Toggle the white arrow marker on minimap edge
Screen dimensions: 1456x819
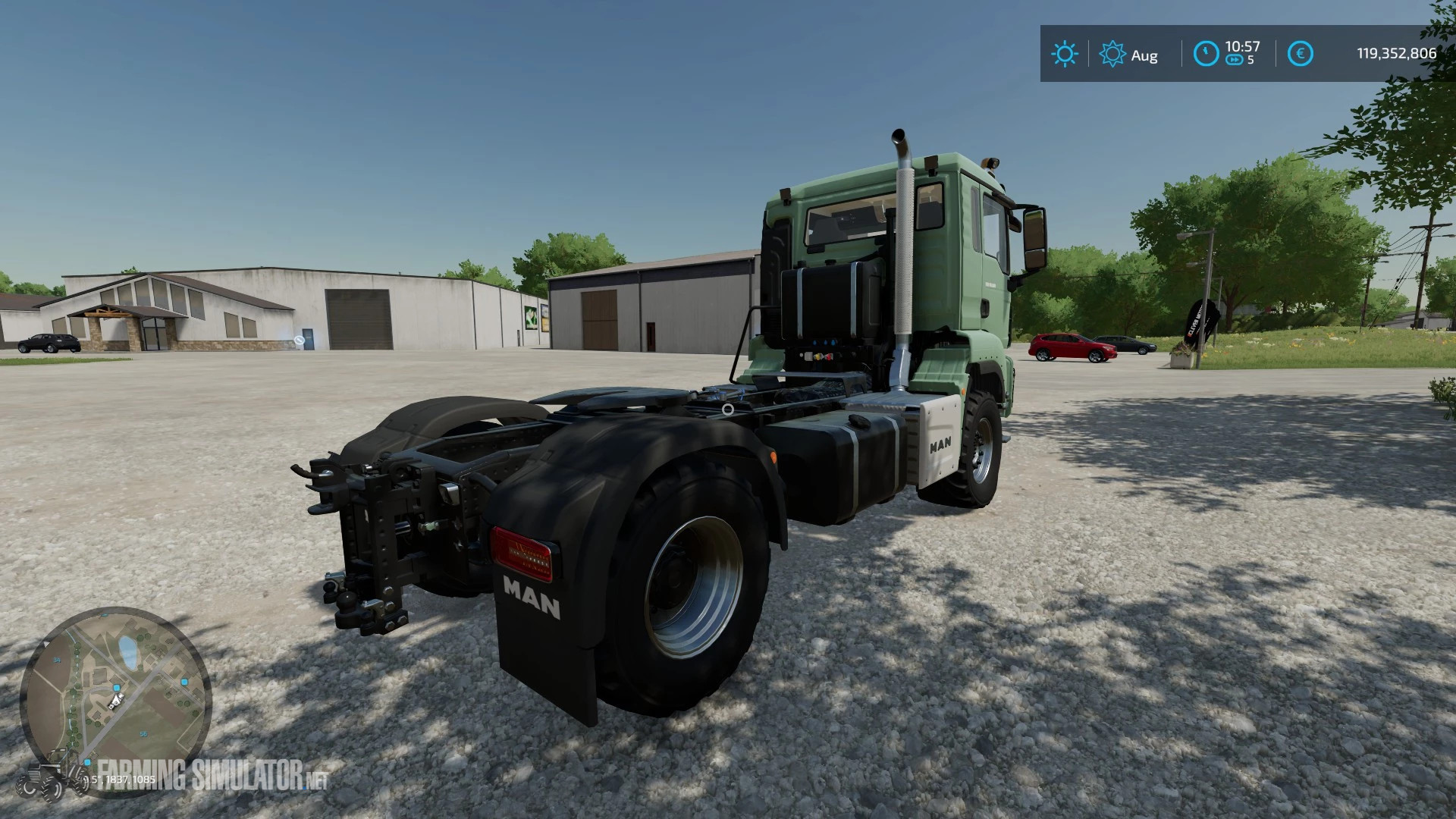45,644
